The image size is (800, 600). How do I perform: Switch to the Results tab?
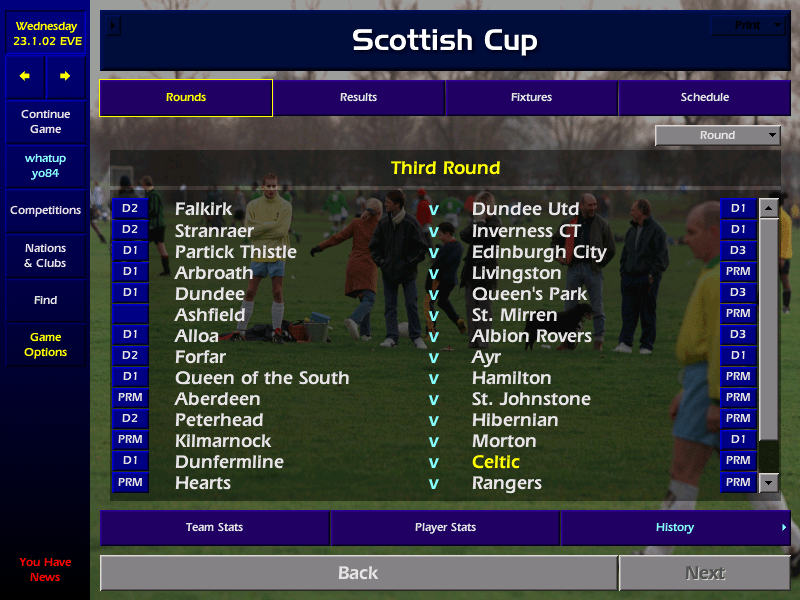(x=358, y=98)
